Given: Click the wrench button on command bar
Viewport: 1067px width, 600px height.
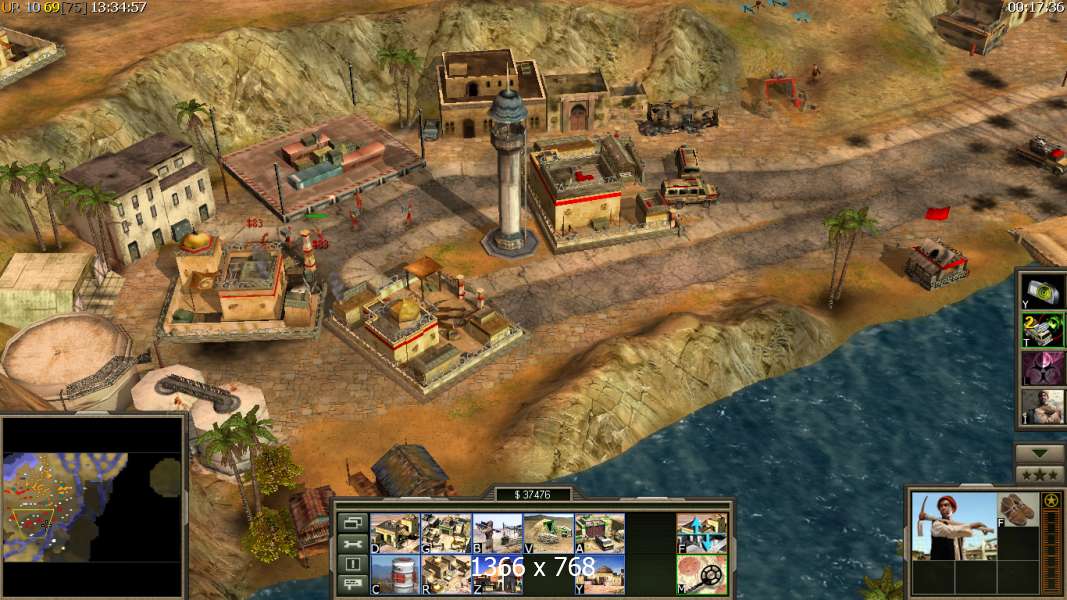Looking at the screenshot, I should [352, 543].
